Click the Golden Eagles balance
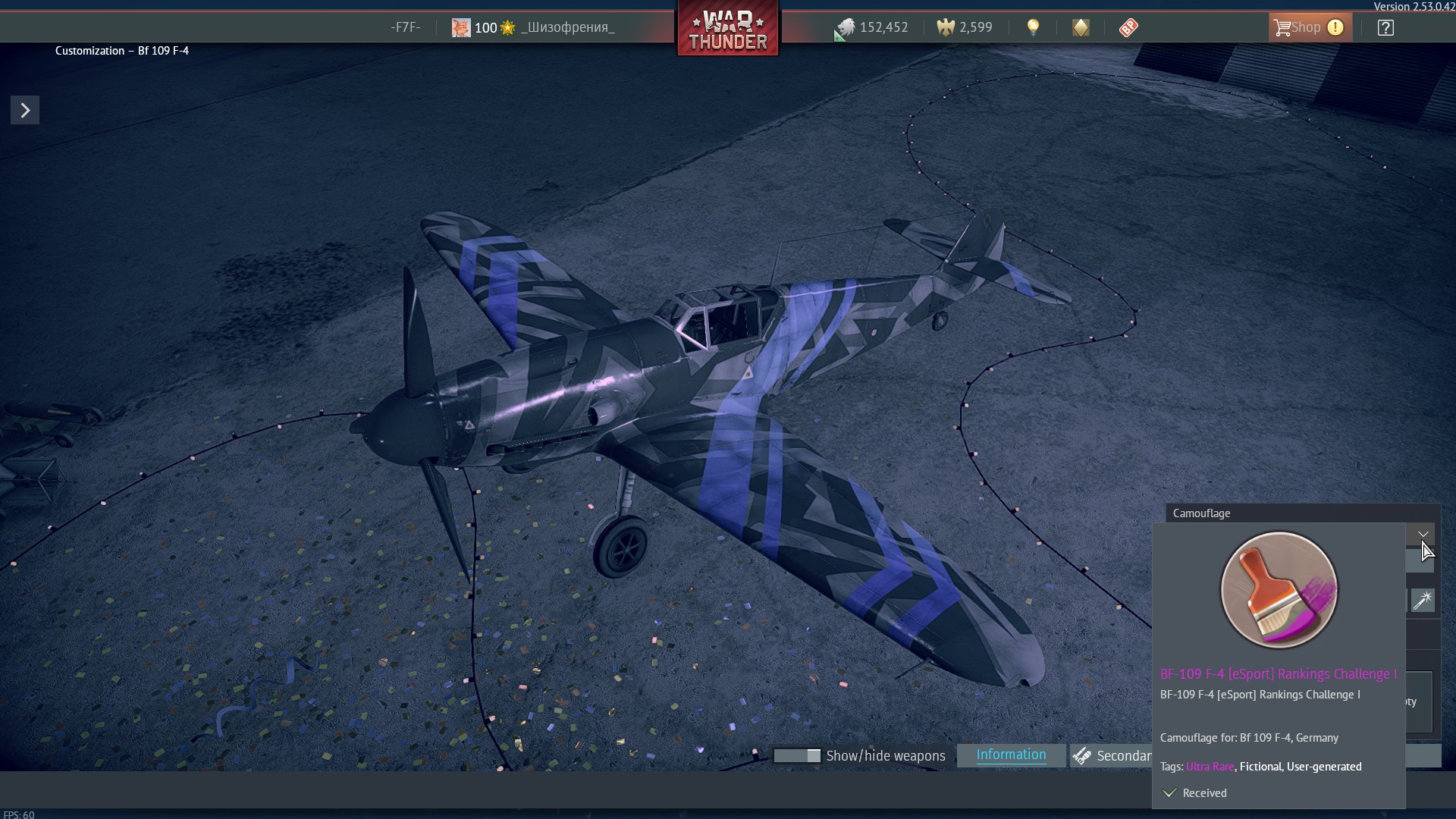The width and height of the screenshot is (1456, 819). pyautogui.click(x=965, y=28)
